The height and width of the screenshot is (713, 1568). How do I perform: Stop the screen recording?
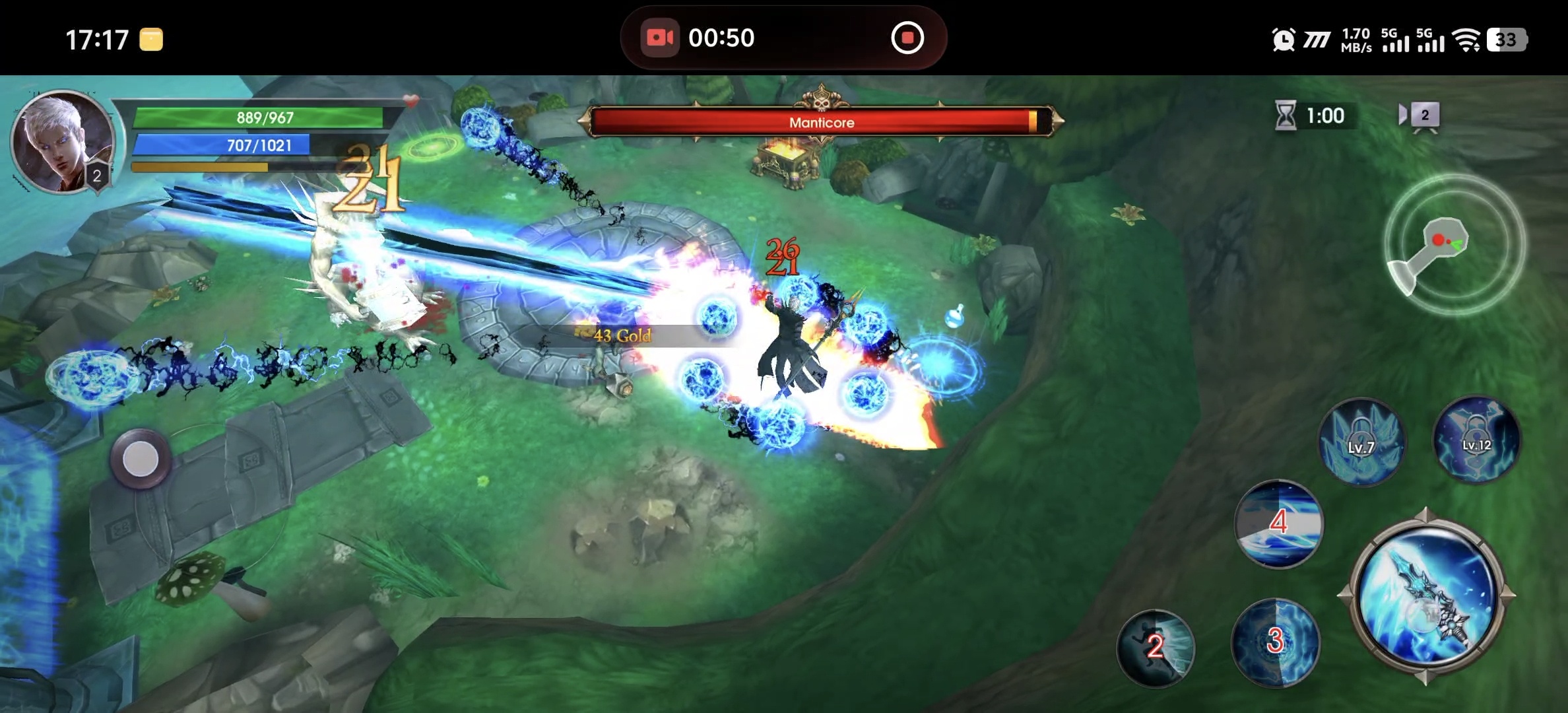pos(907,38)
